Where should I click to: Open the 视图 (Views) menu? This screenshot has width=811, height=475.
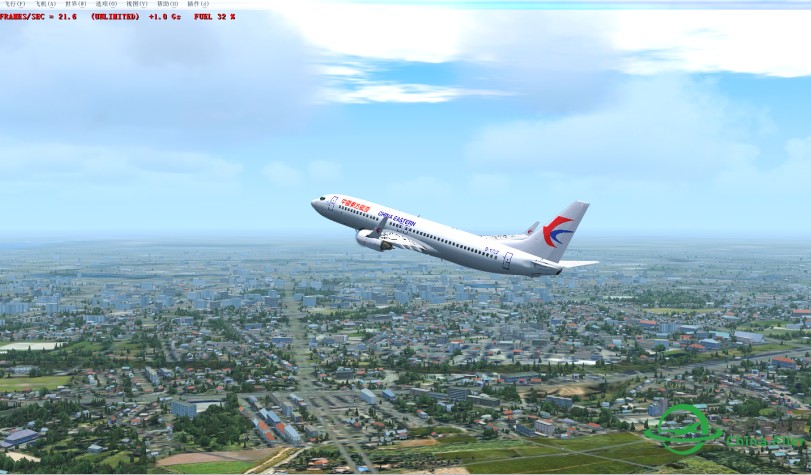137,4
